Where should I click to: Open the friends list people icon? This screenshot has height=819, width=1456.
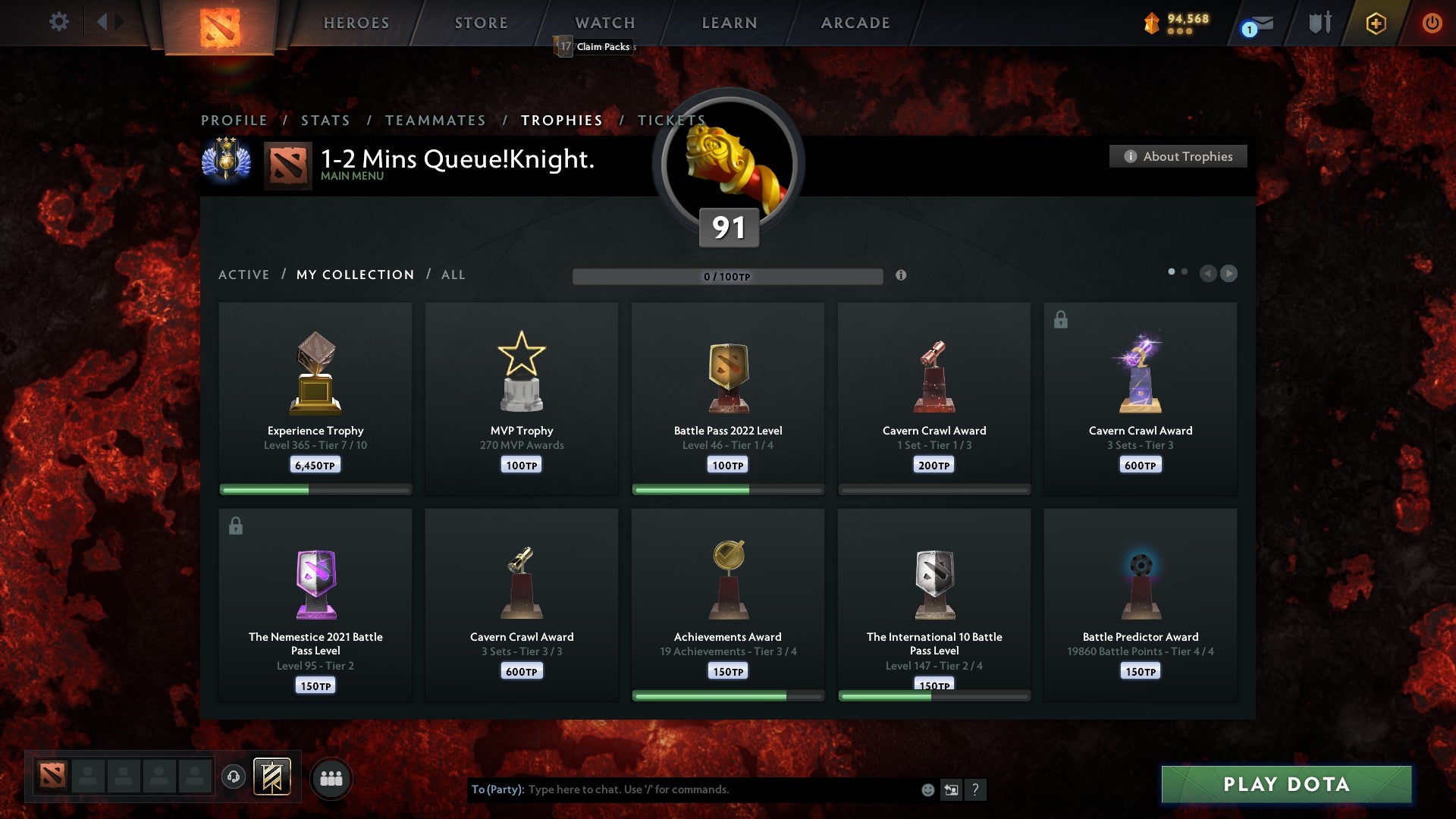pyautogui.click(x=330, y=777)
